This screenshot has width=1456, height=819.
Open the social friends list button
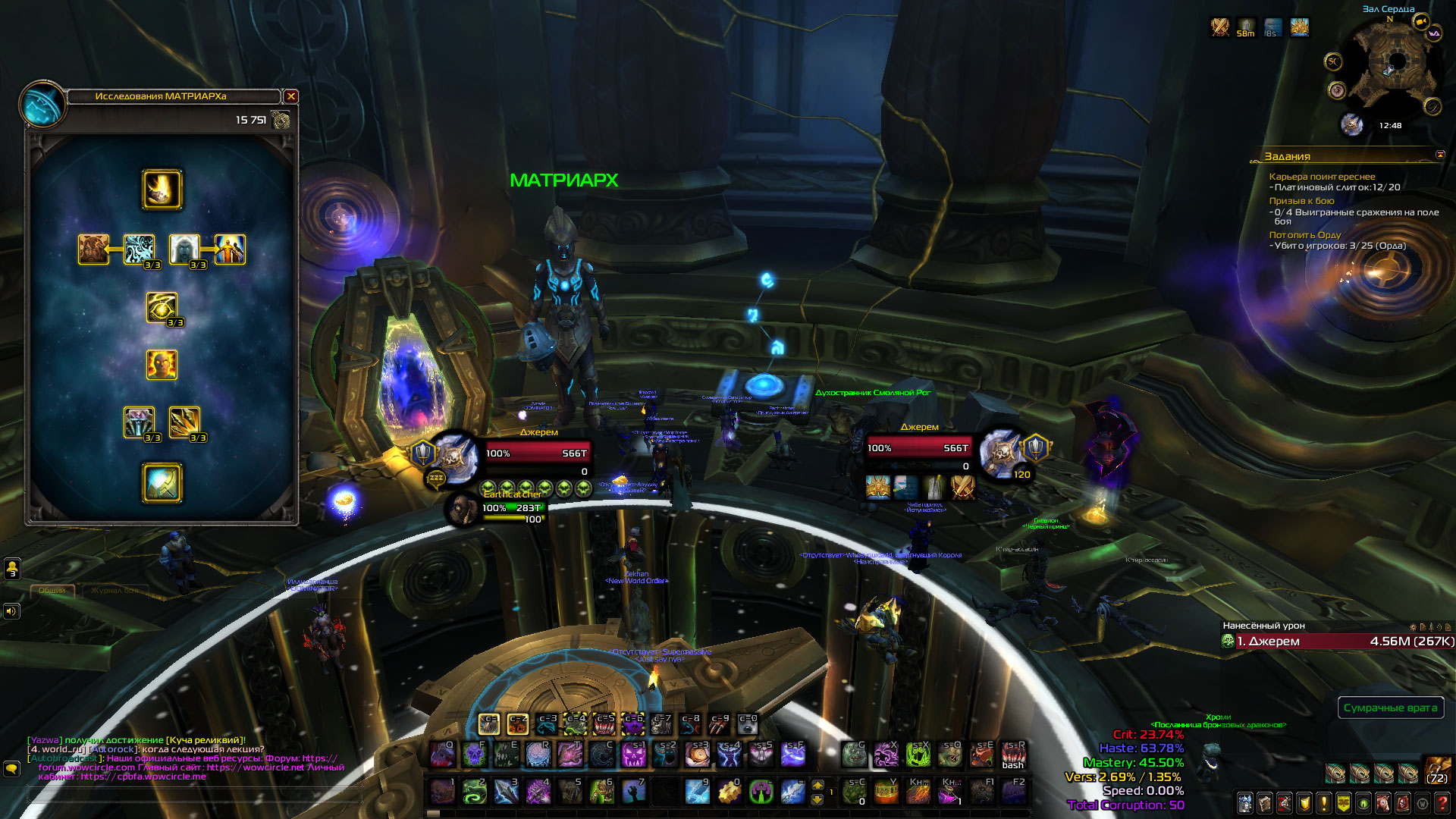(12, 567)
